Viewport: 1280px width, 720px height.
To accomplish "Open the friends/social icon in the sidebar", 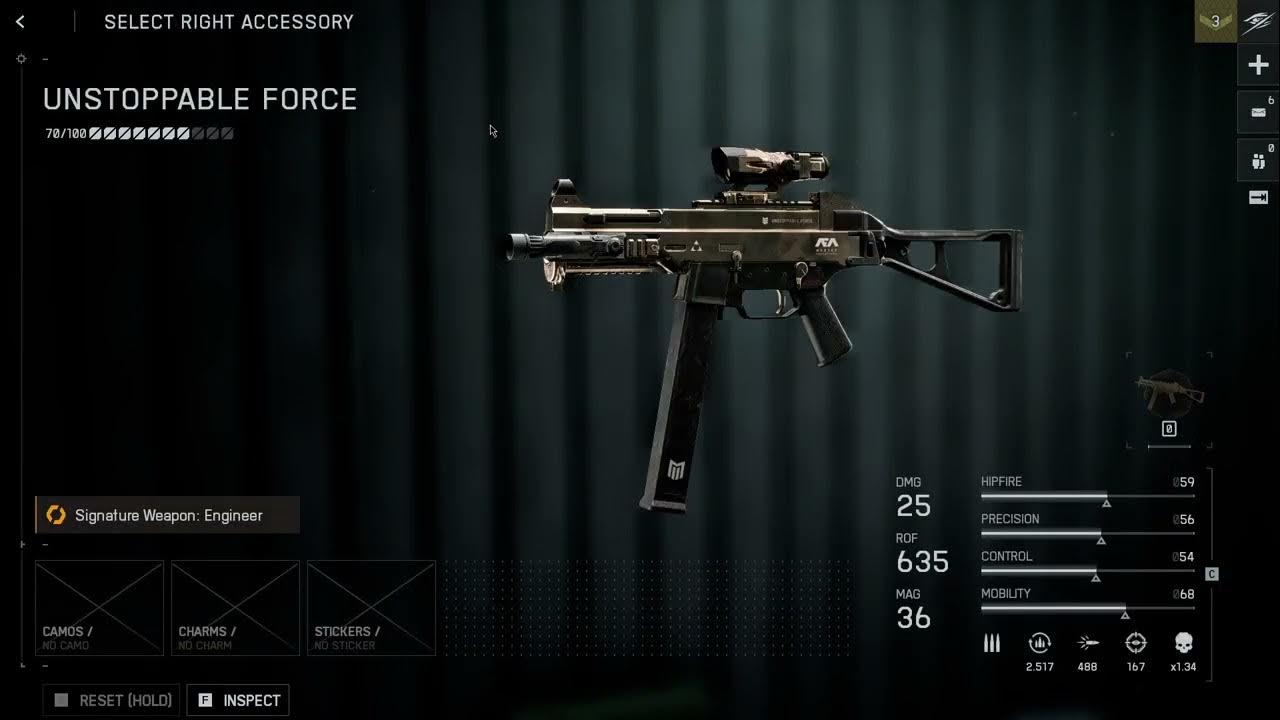I will (1257, 158).
